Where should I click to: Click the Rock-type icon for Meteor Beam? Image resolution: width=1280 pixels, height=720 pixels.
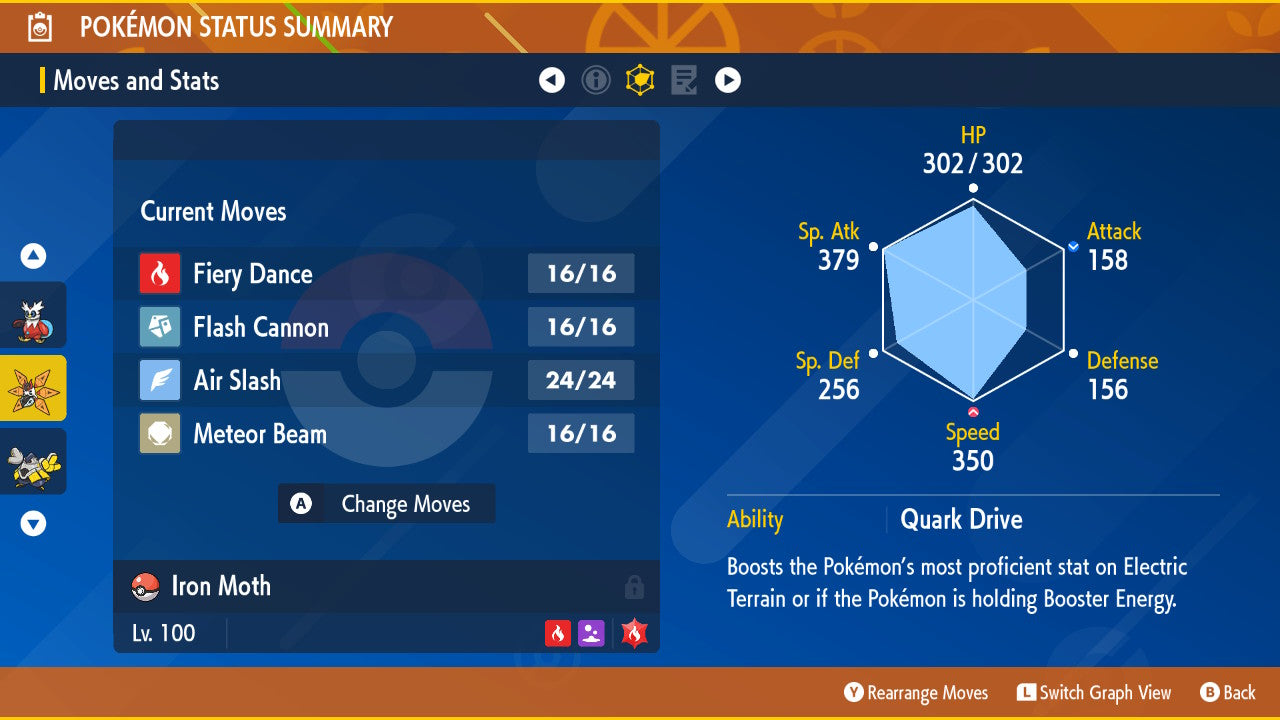(160, 433)
